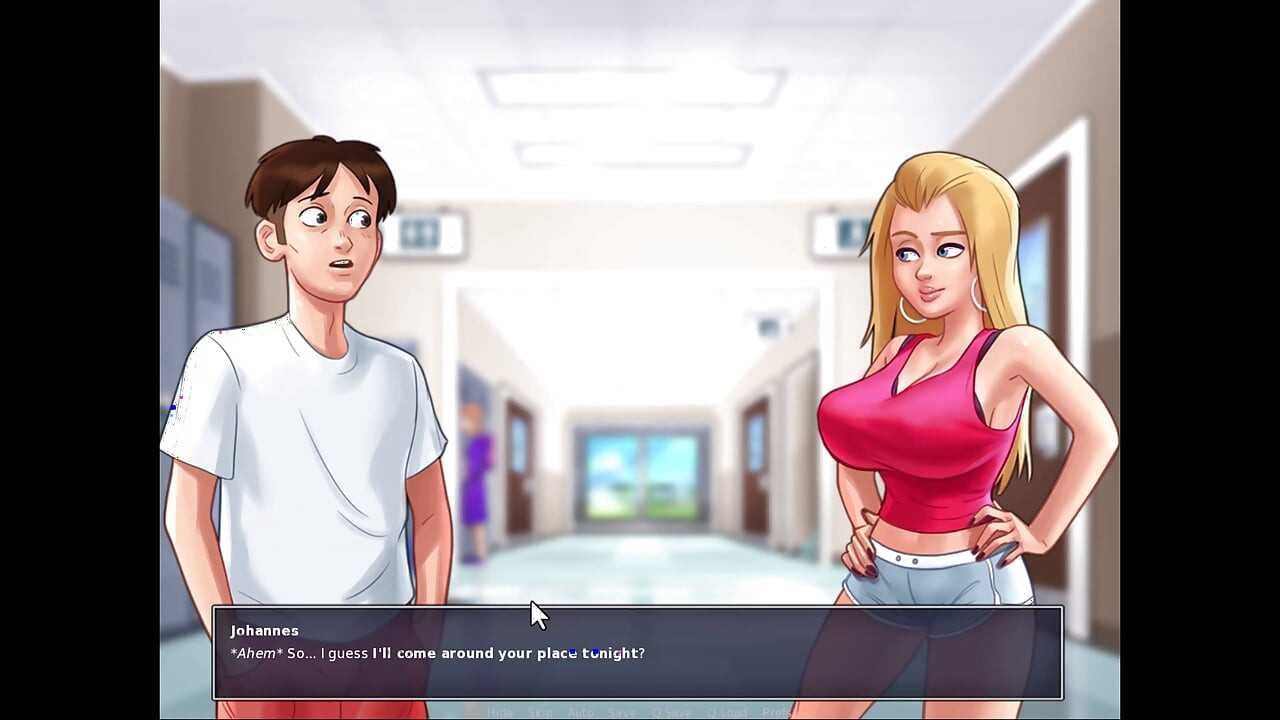
Task: Click the Johannes name label
Action: (264, 630)
